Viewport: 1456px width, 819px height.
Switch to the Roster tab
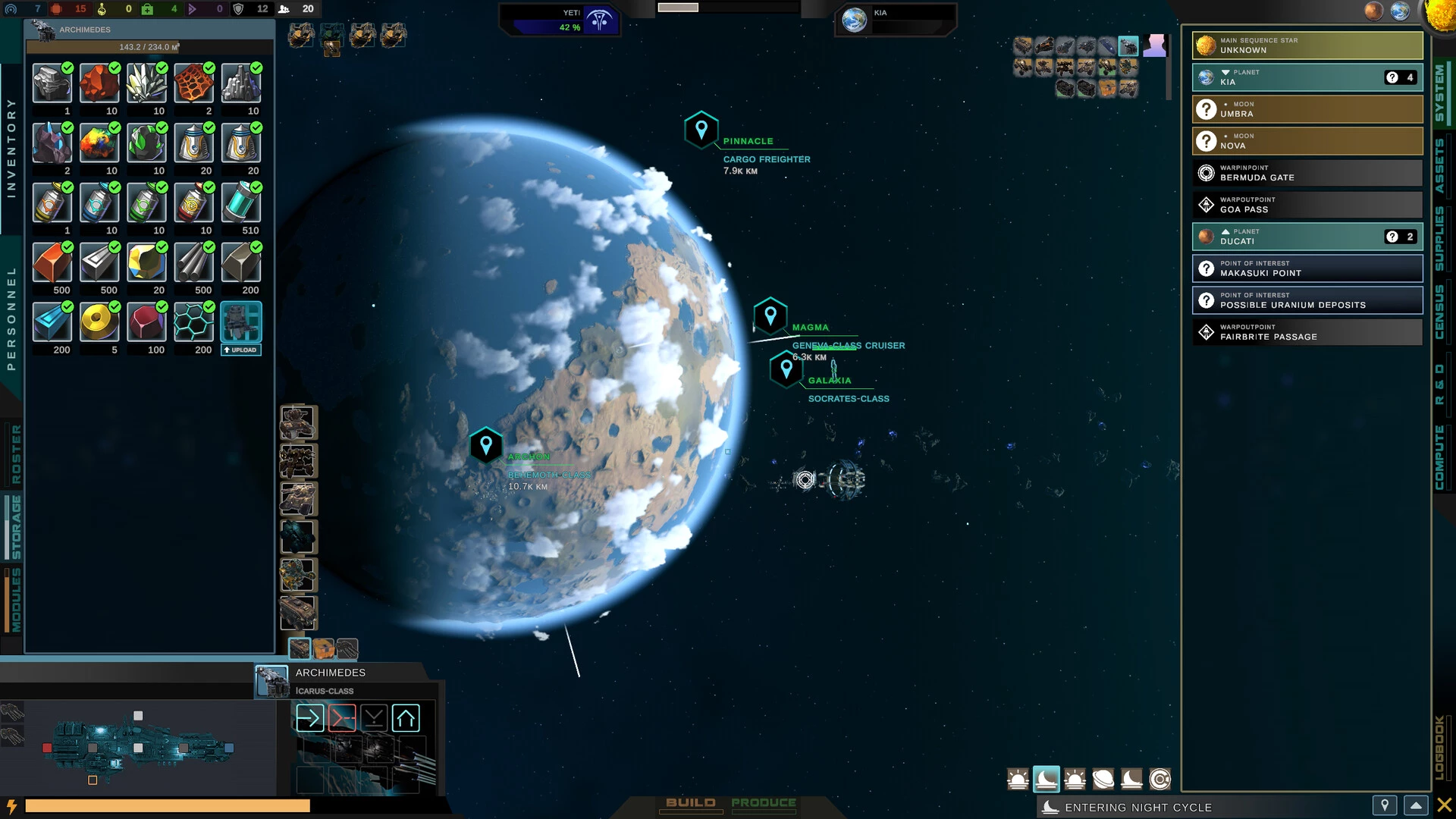coord(16,453)
